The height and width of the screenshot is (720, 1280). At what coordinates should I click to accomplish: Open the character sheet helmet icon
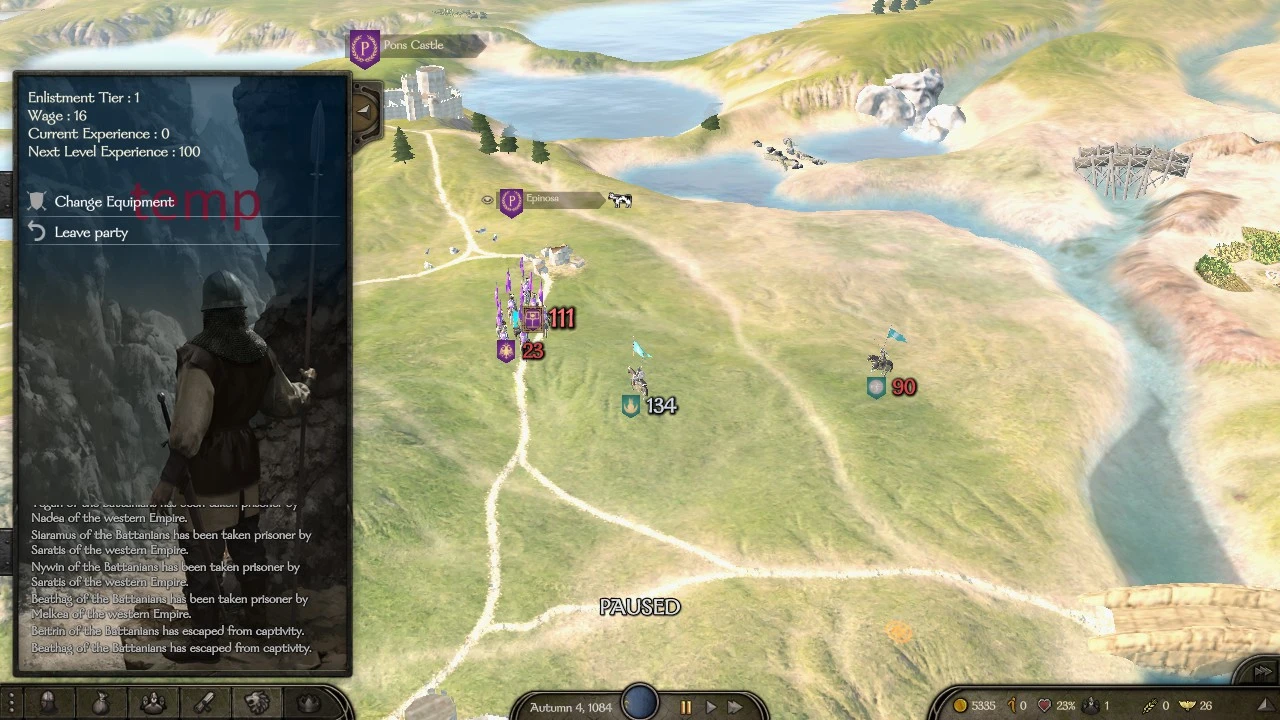tap(48, 703)
